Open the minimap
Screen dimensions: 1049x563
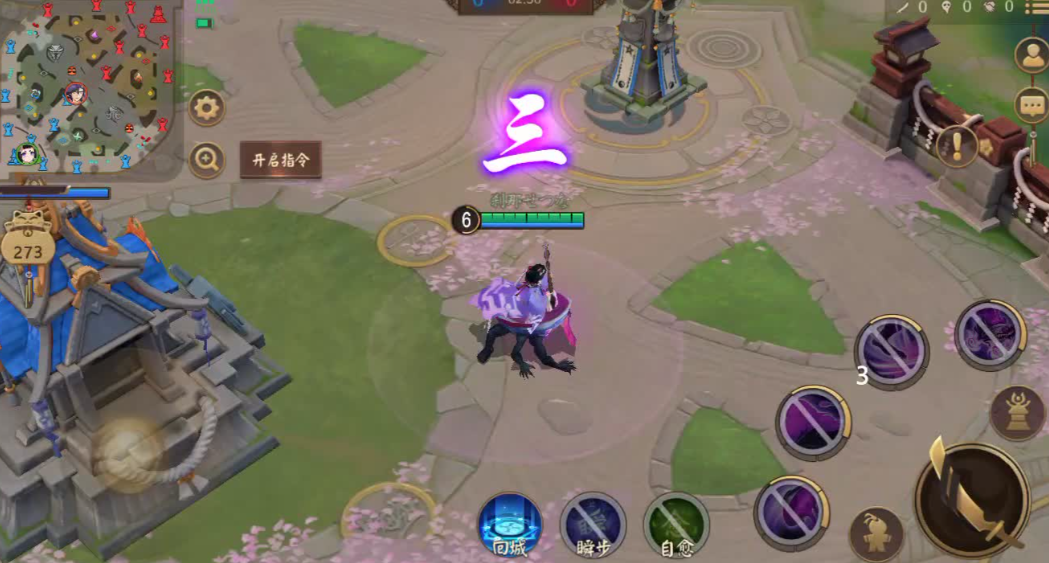90,85
